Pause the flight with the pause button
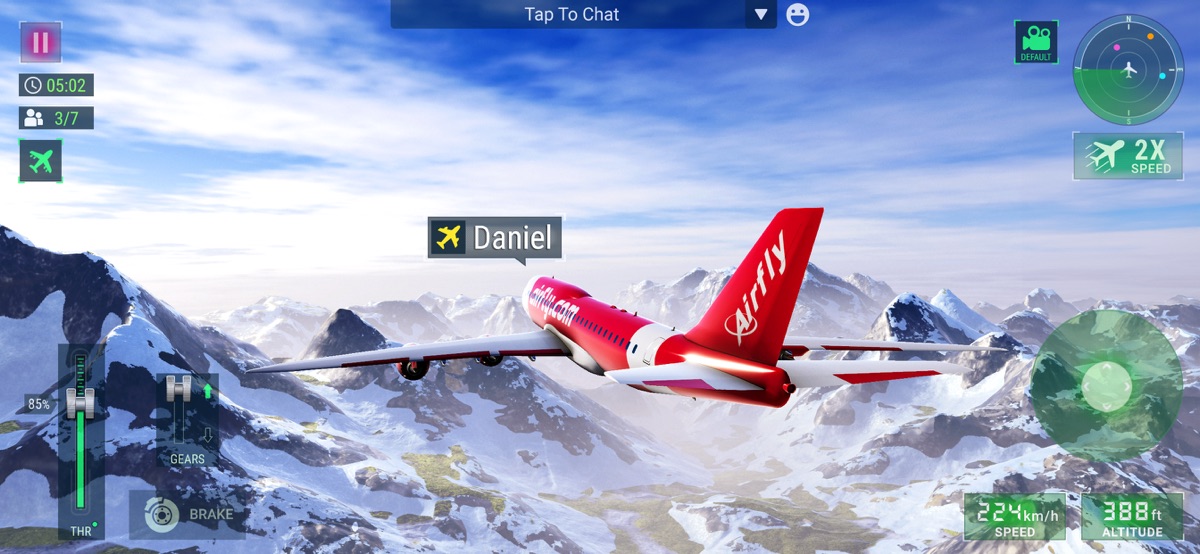1200x554 pixels. (40, 42)
